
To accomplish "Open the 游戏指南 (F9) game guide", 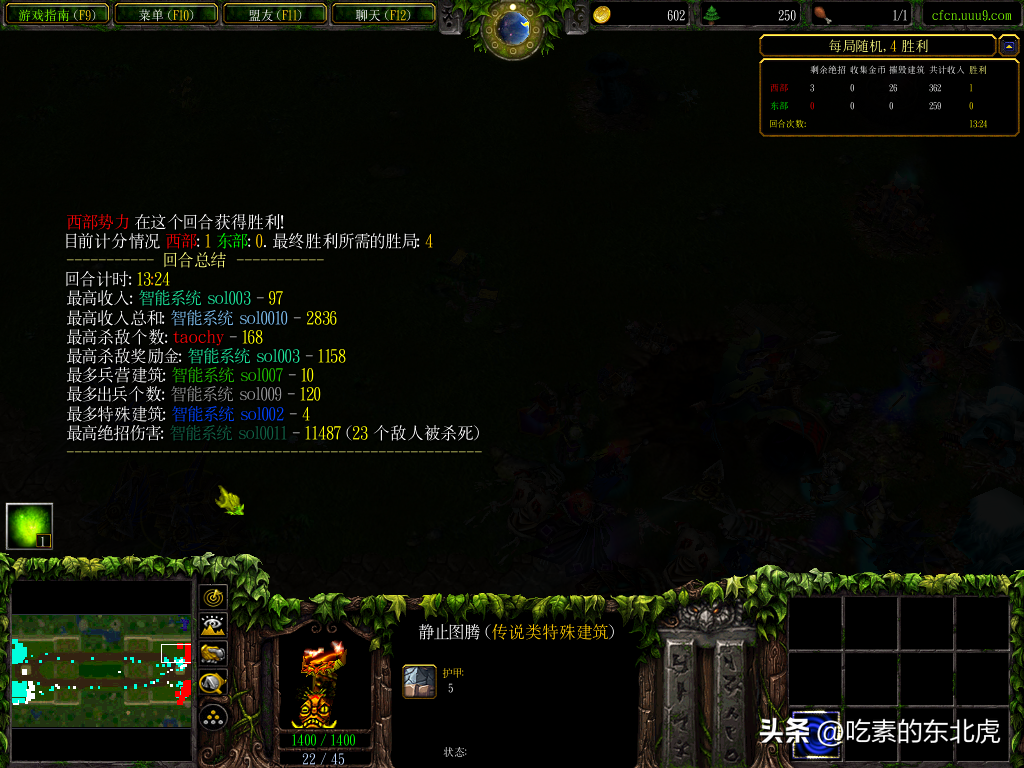I will pyautogui.click(x=57, y=15).
